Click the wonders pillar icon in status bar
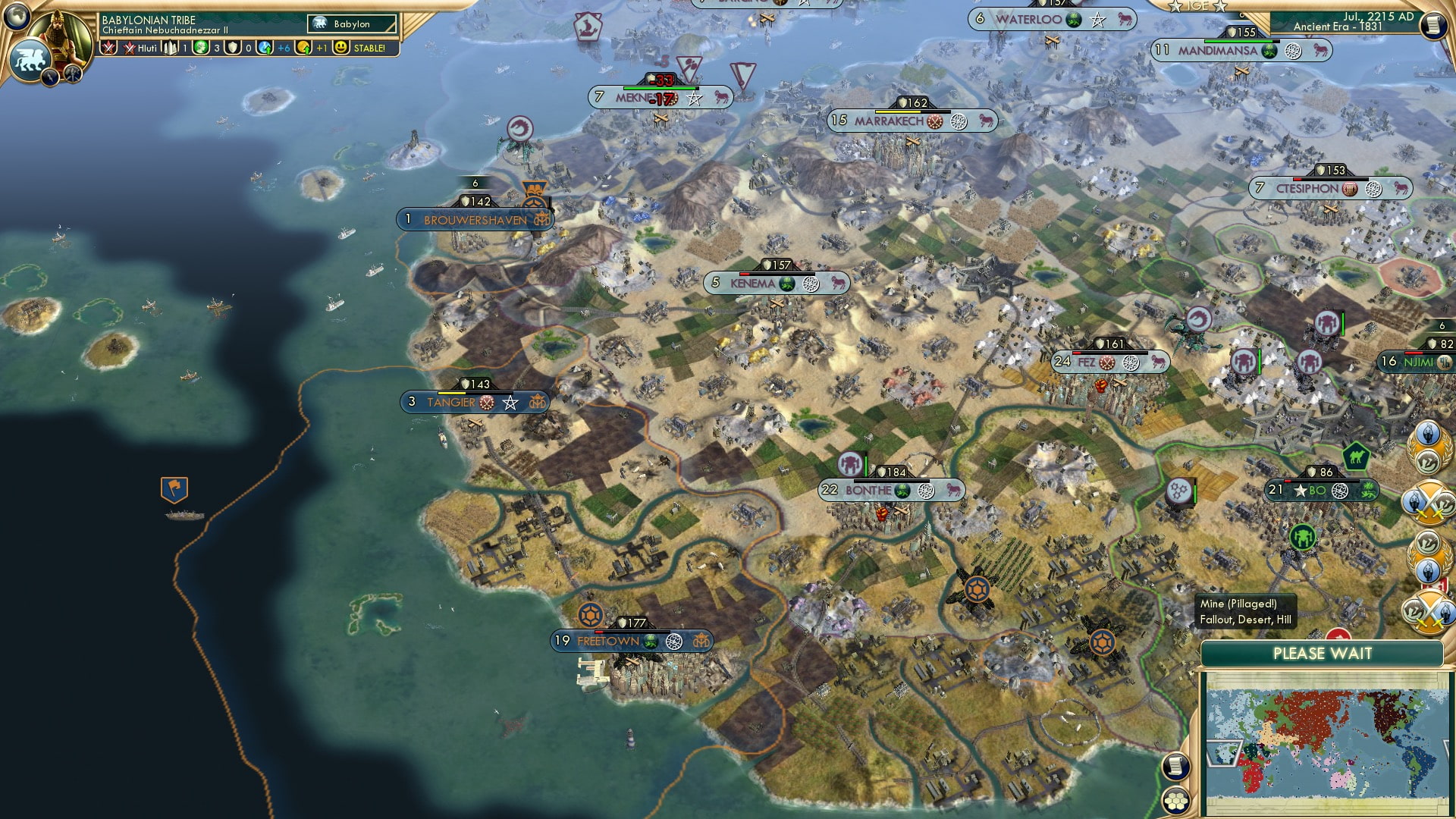 (169, 48)
